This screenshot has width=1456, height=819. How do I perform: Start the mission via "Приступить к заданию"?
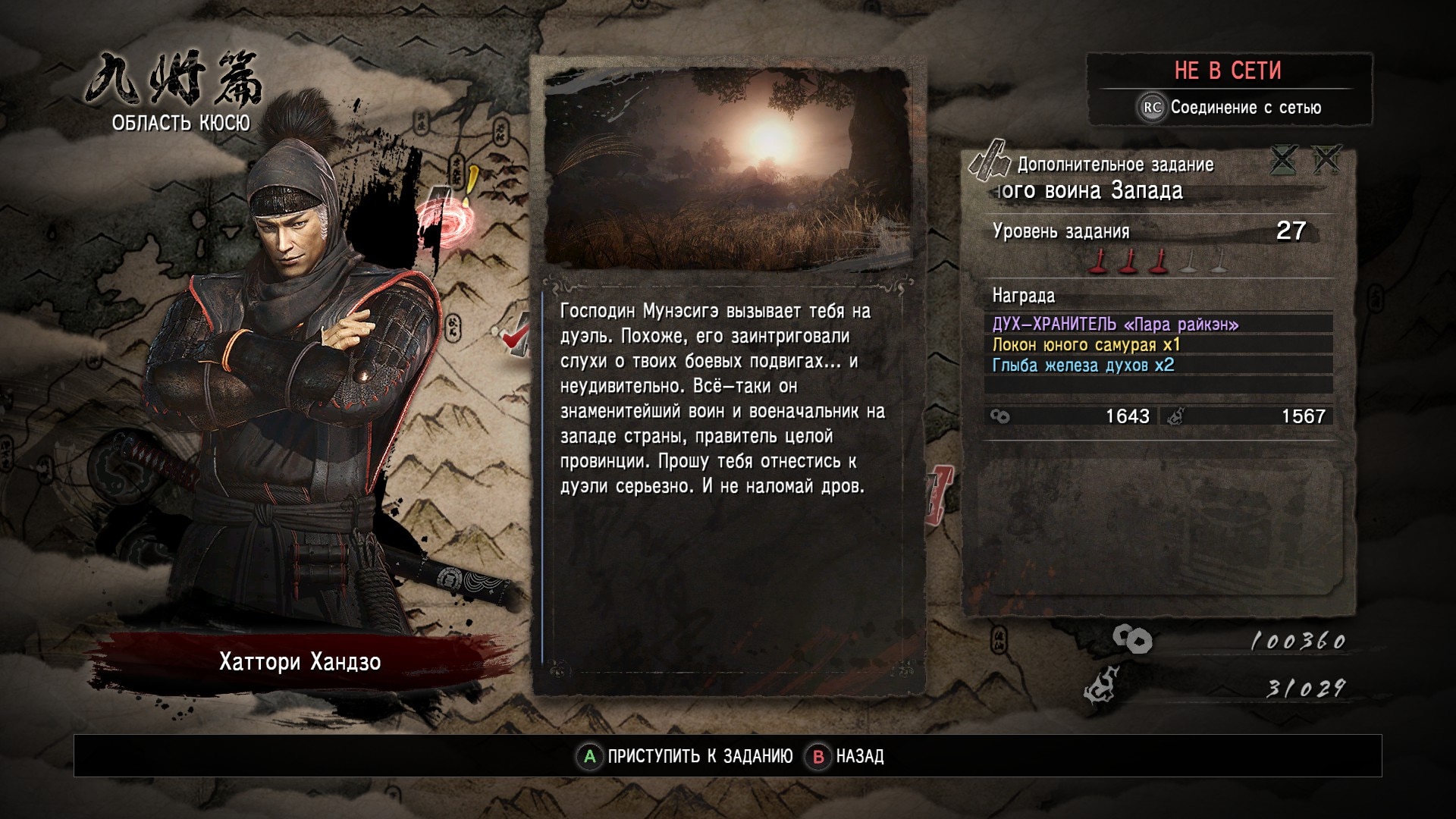686,756
